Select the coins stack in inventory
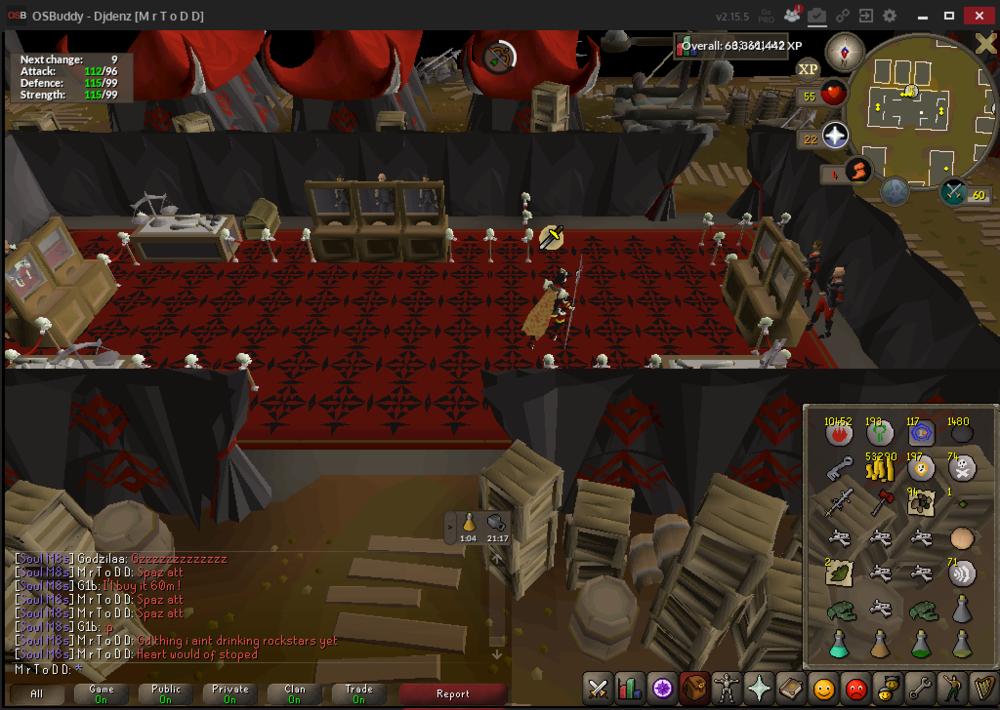Image resolution: width=1000 pixels, height=710 pixels. 880,466
